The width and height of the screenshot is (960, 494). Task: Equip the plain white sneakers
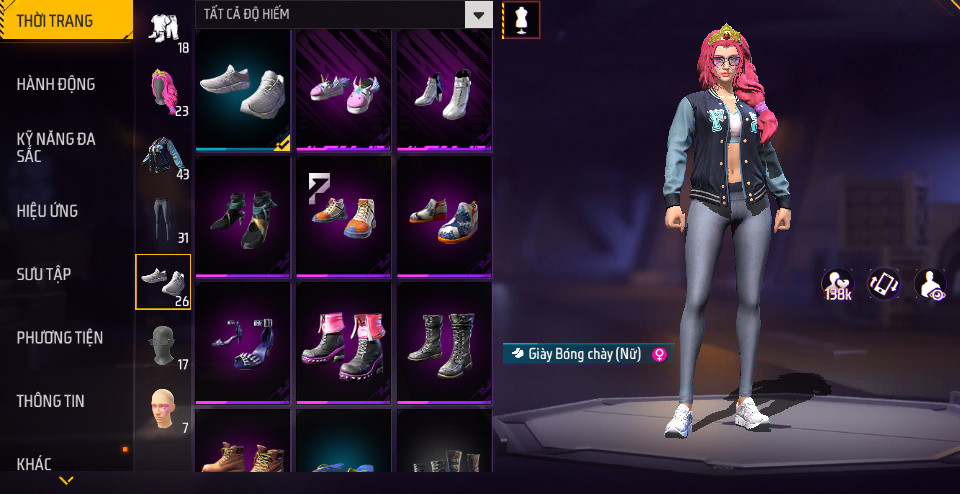pos(242,90)
